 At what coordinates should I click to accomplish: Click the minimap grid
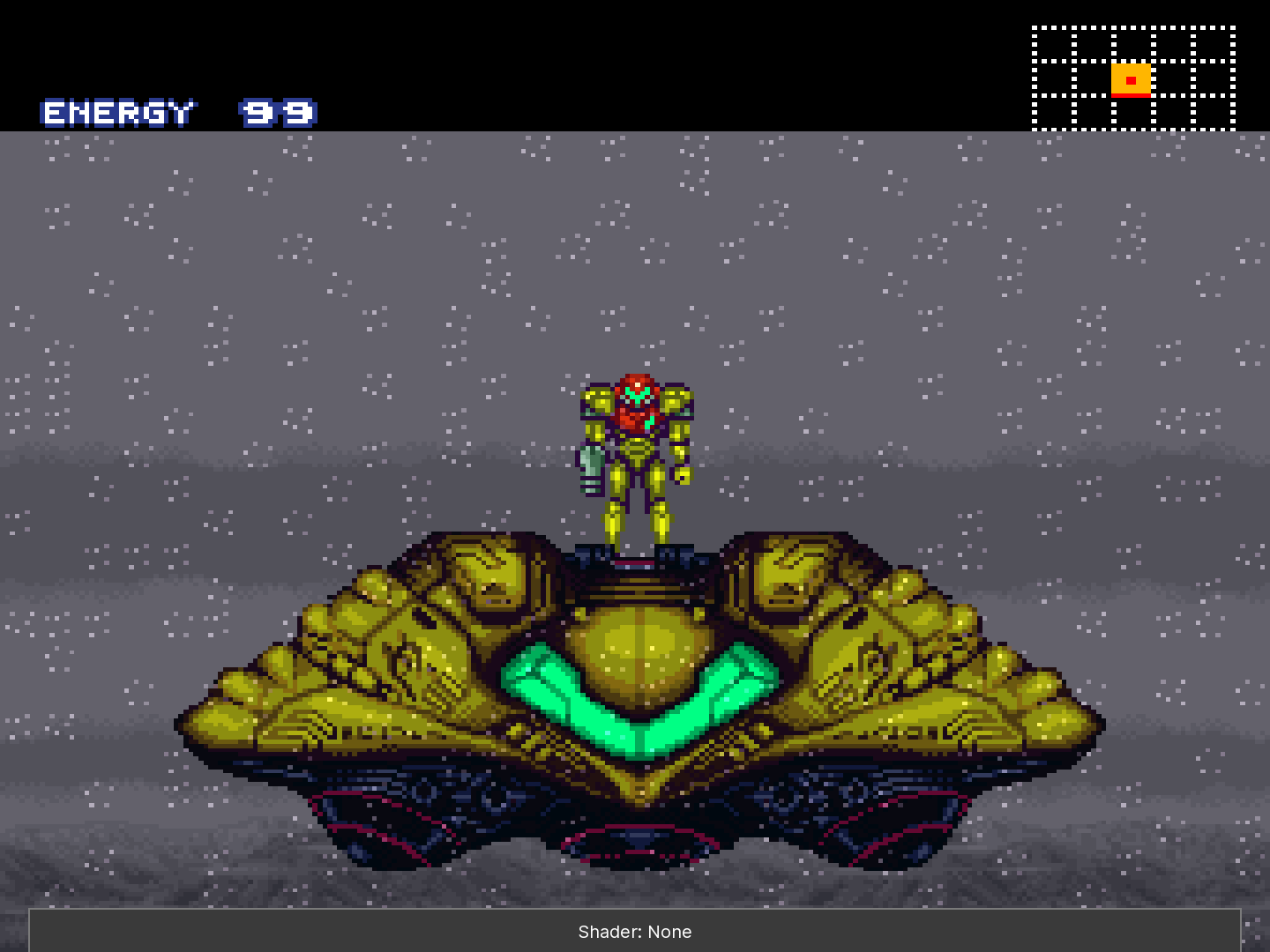pos(1133,78)
